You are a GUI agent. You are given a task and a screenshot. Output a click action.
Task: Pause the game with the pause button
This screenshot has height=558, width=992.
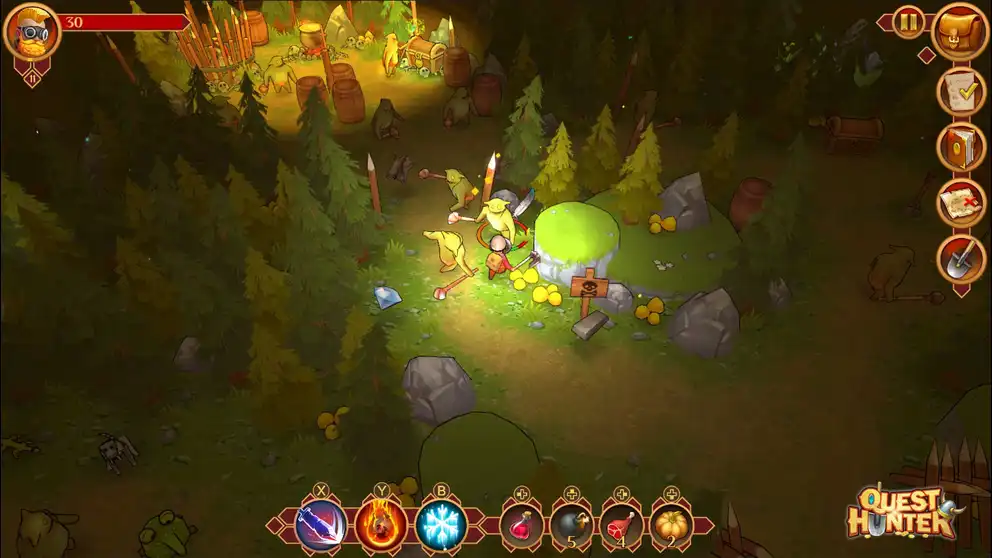[909, 22]
